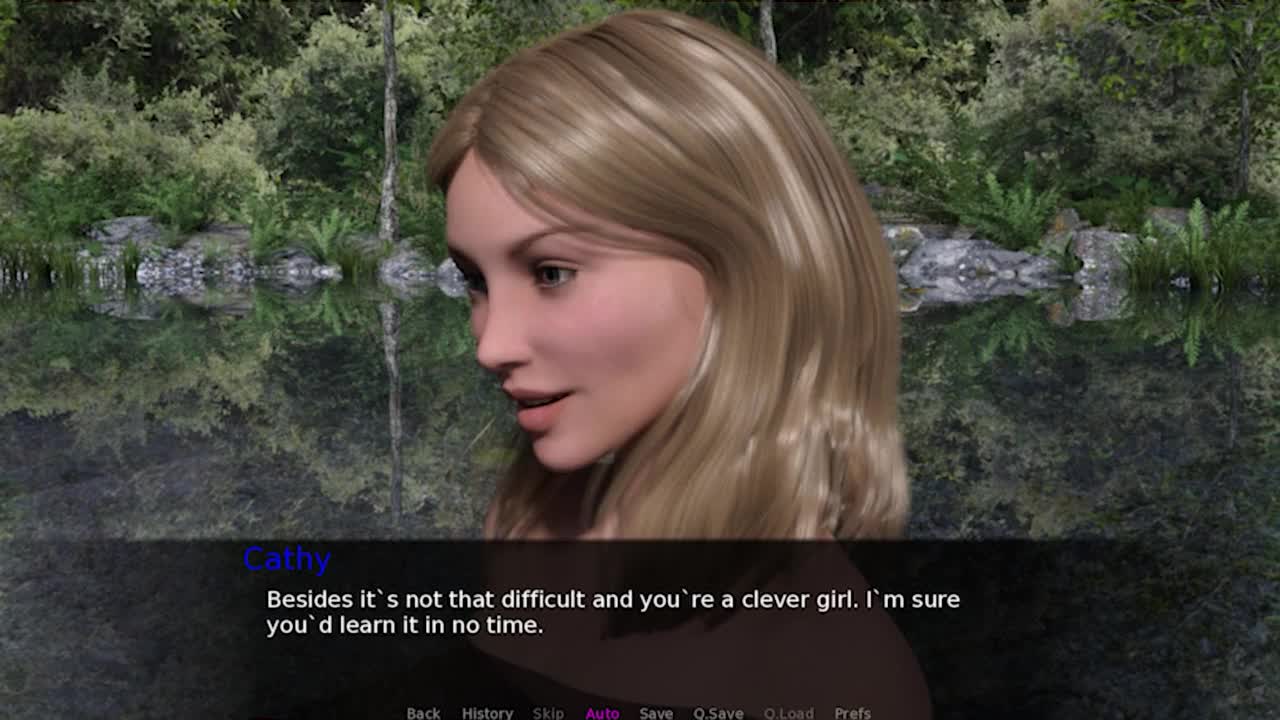Open the Save menu
Image resolution: width=1280 pixels, height=720 pixels.
(656, 713)
